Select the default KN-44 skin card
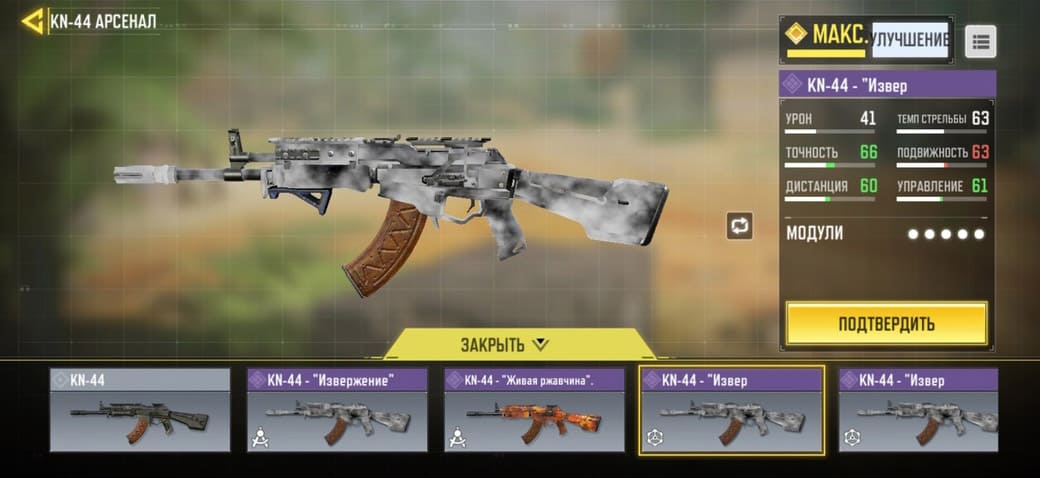The image size is (1040, 478). click(x=140, y=410)
